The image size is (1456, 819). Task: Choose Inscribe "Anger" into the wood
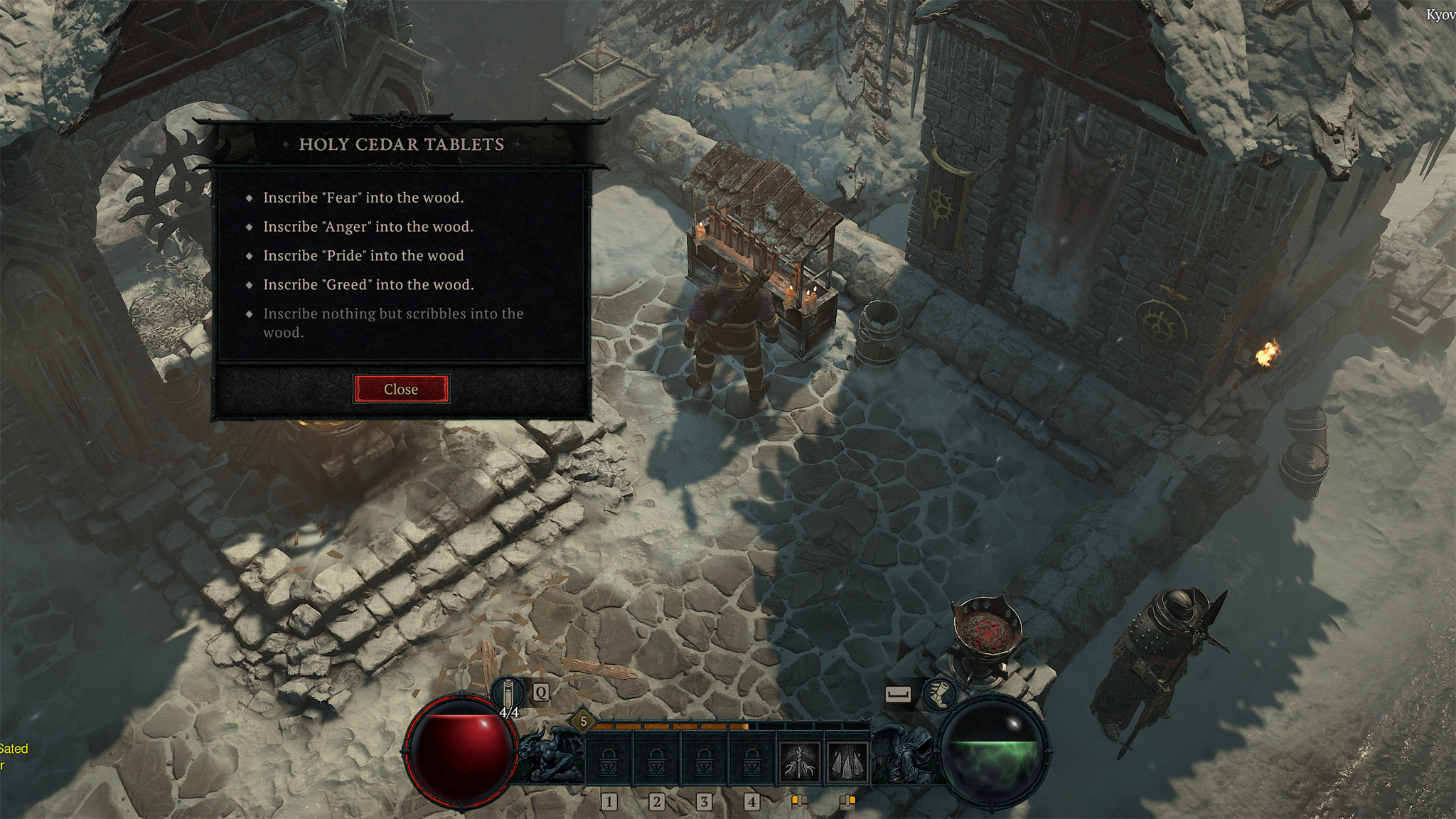pyautogui.click(x=368, y=227)
